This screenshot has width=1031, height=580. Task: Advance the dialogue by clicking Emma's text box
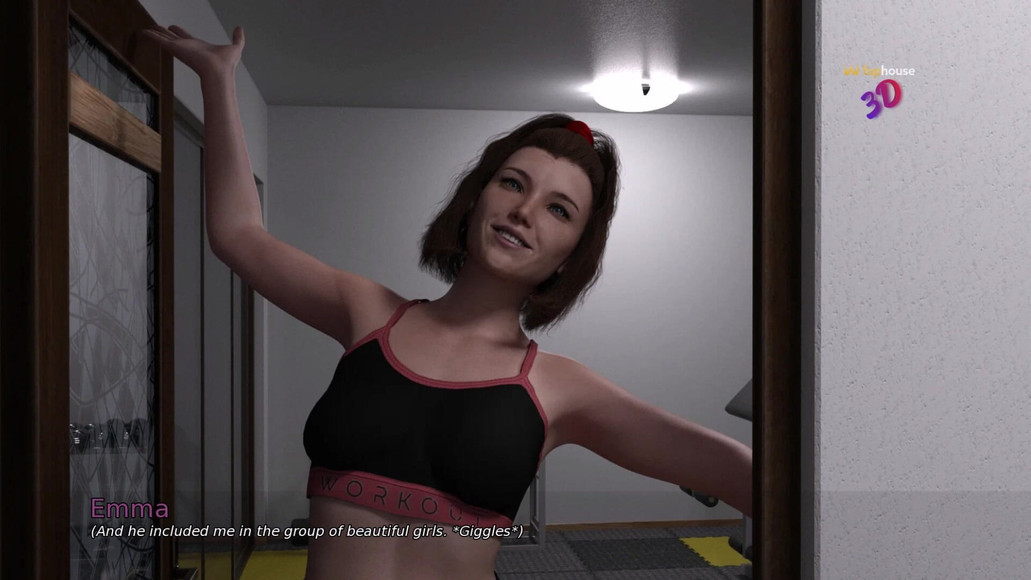point(306,531)
